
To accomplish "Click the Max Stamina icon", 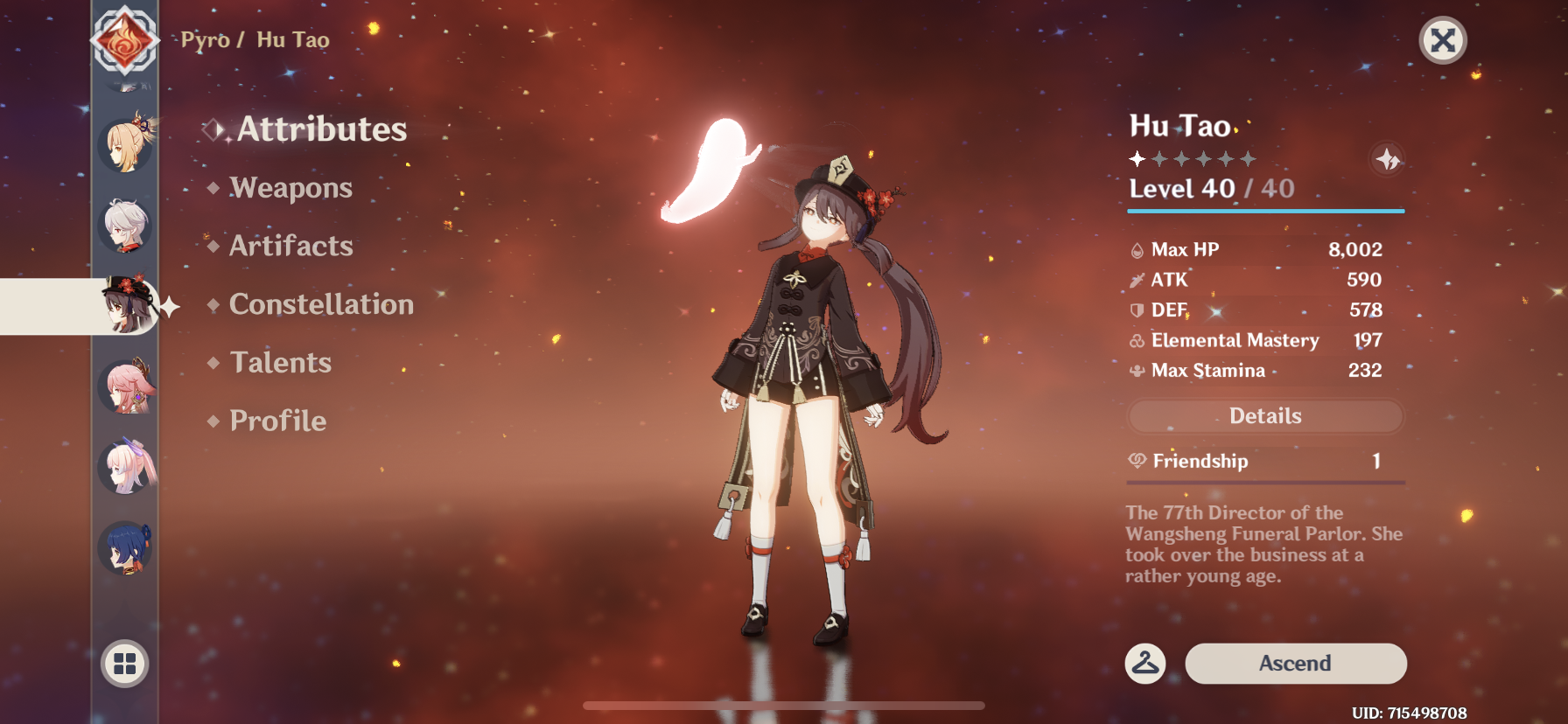I will tap(1137, 370).
